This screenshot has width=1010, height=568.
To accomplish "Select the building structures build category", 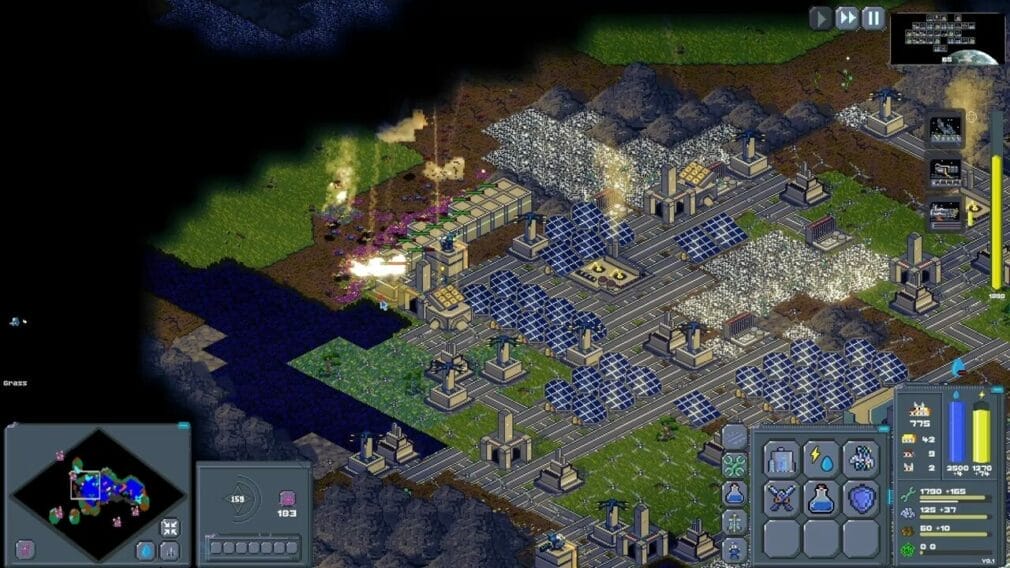I will pos(783,459).
